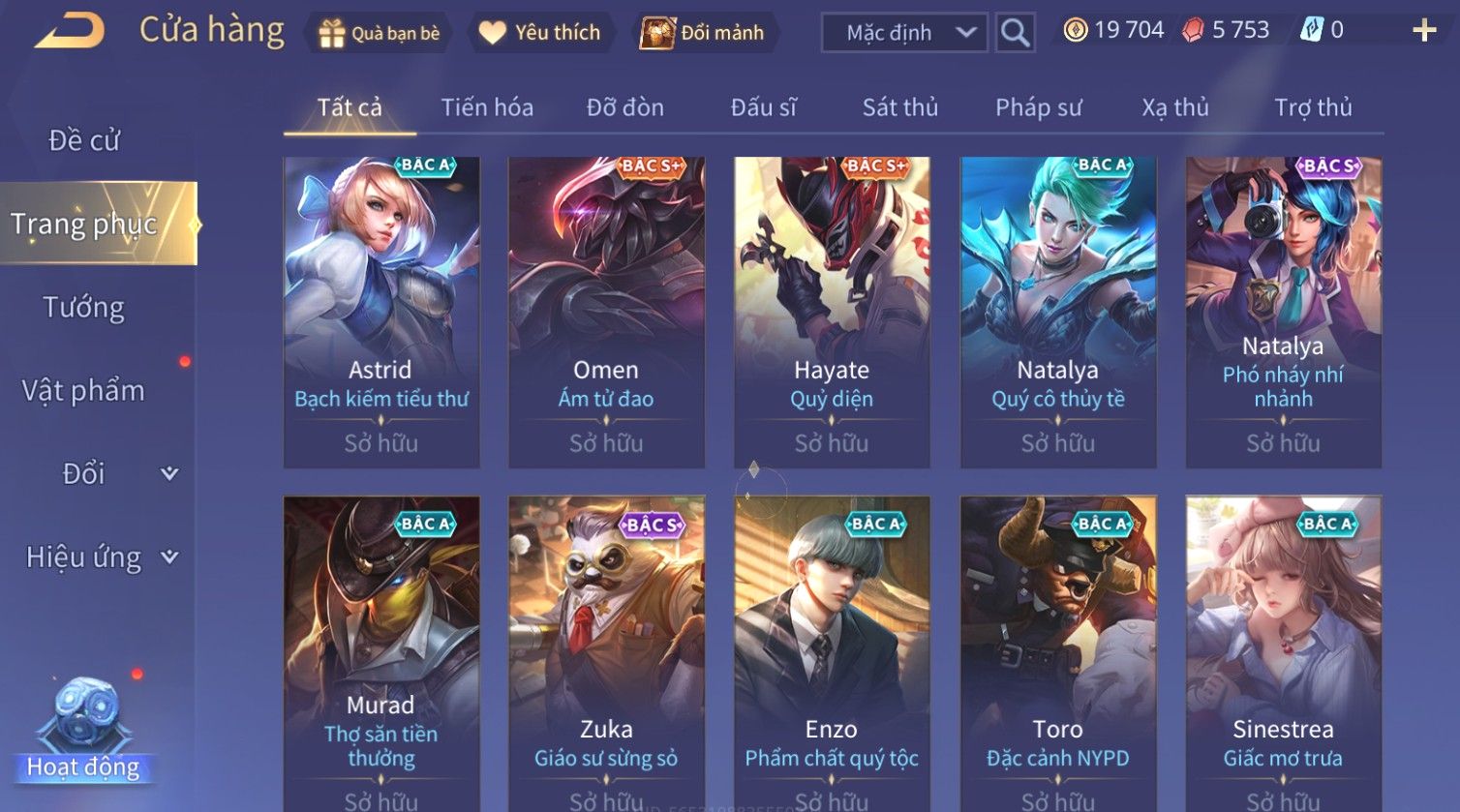Open the Trợ thủ tab
The height and width of the screenshot is (812, 1460).
click(1312, 107)
